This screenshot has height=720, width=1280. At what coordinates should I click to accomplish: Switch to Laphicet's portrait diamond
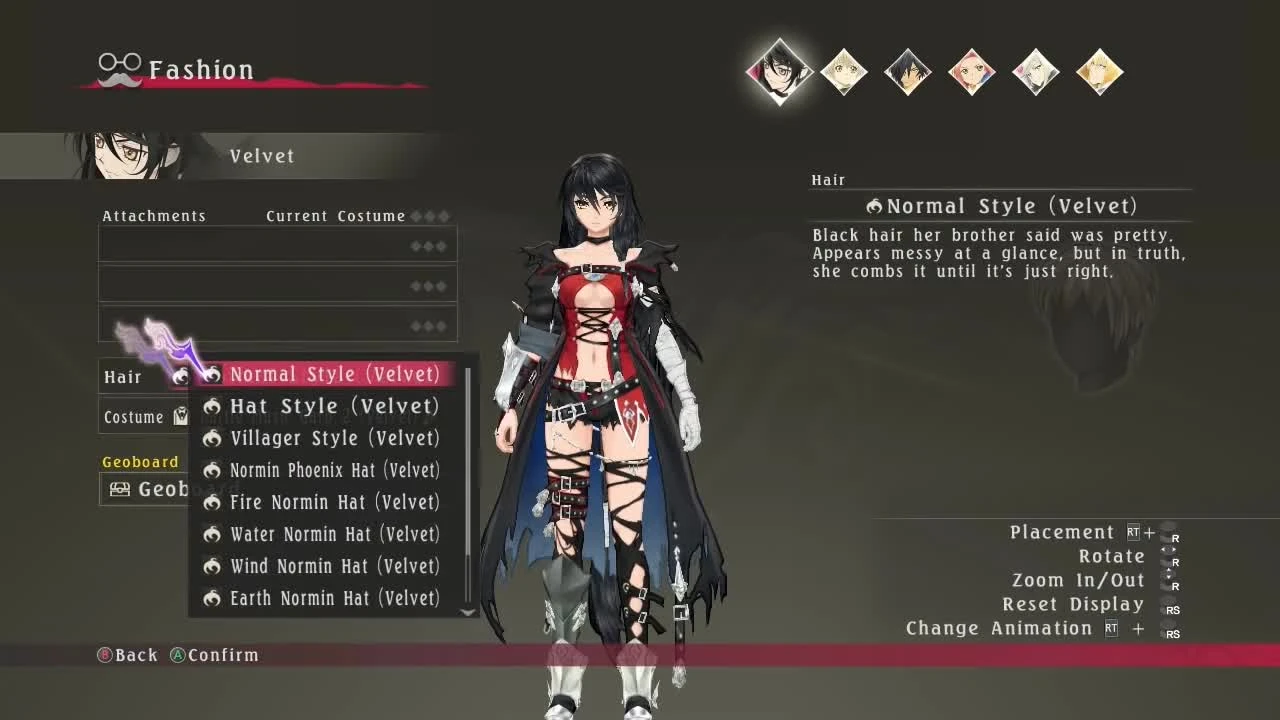coord(843,72)
